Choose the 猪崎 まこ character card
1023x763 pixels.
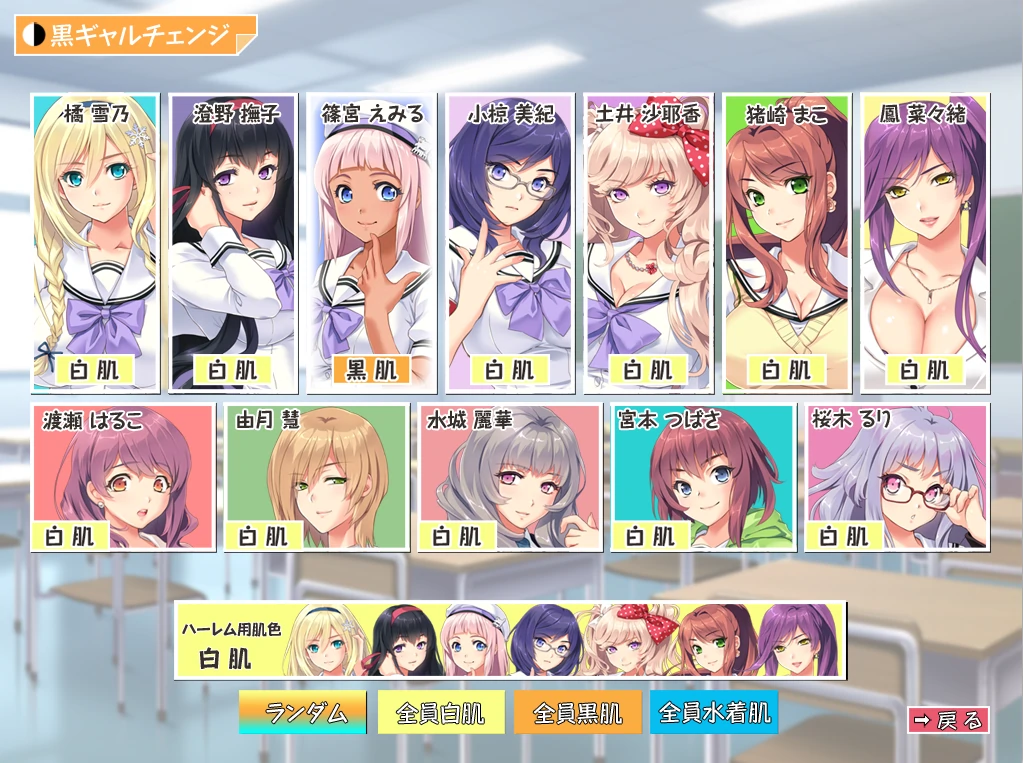pos(786,242)
